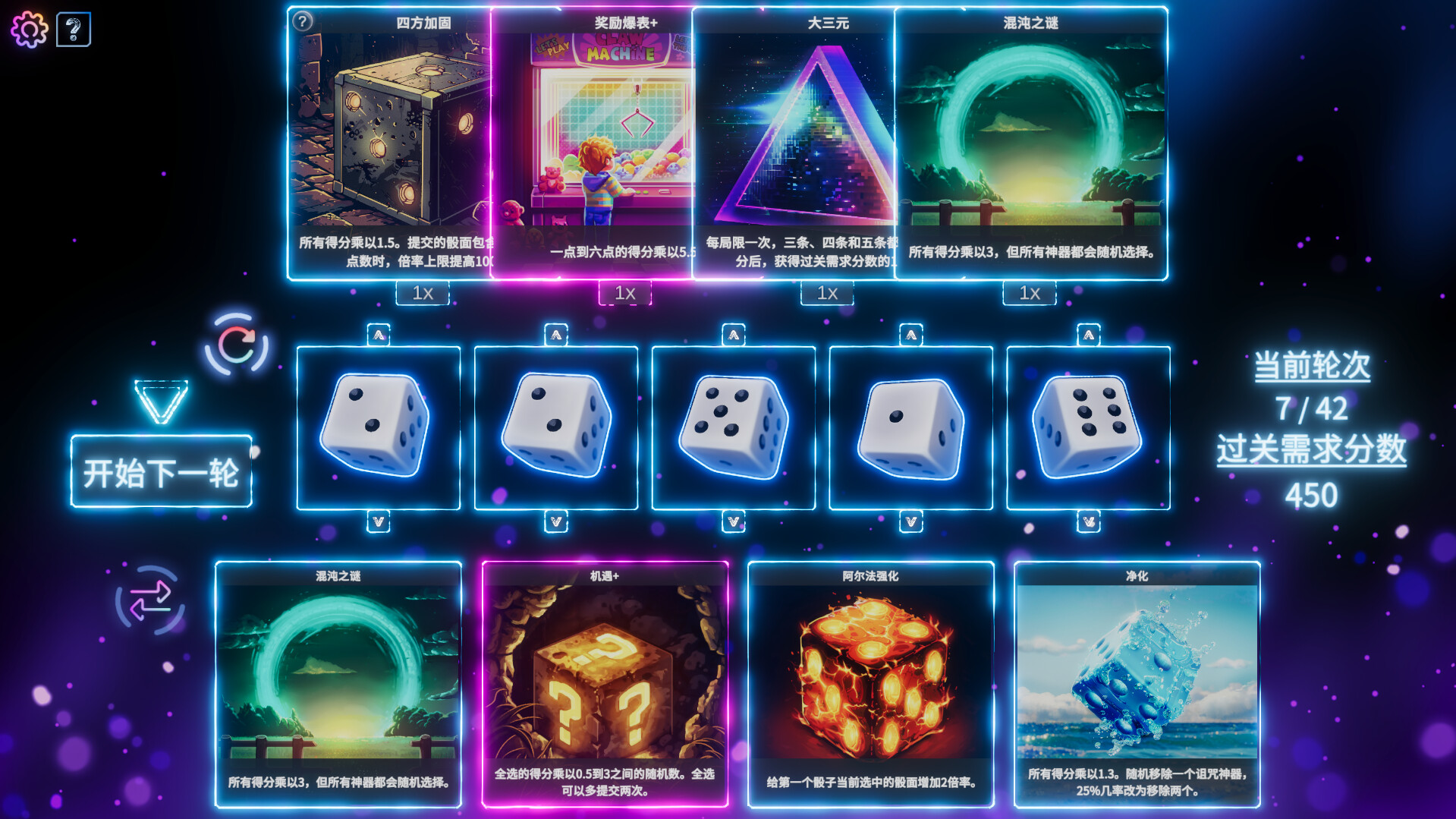Select the 净化 ice dice card
This screenshot has height=819, width=1456.
click(x=1134, y=683)
